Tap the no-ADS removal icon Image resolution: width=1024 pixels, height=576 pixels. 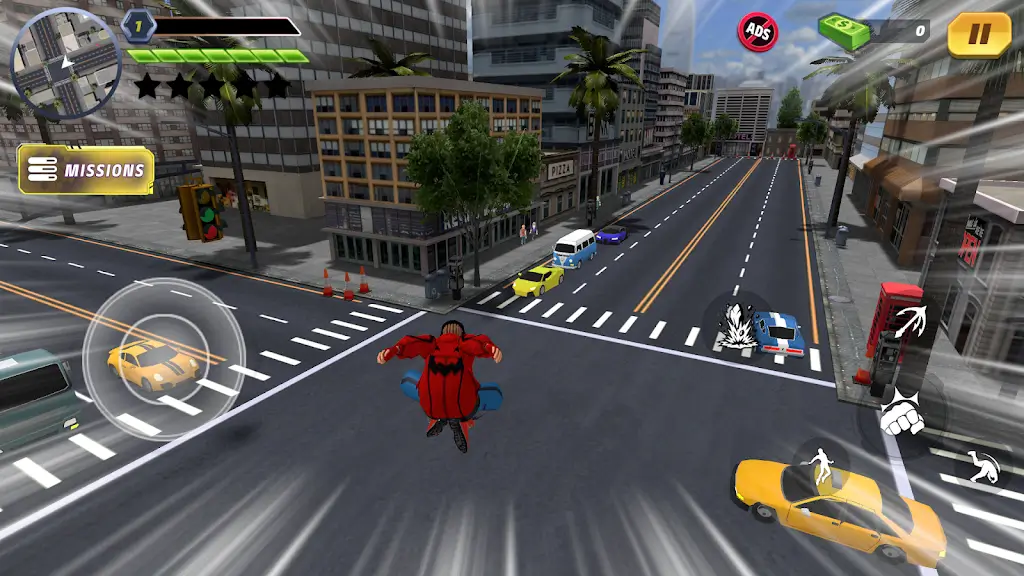pyautogui.click(x=758, y=31)
